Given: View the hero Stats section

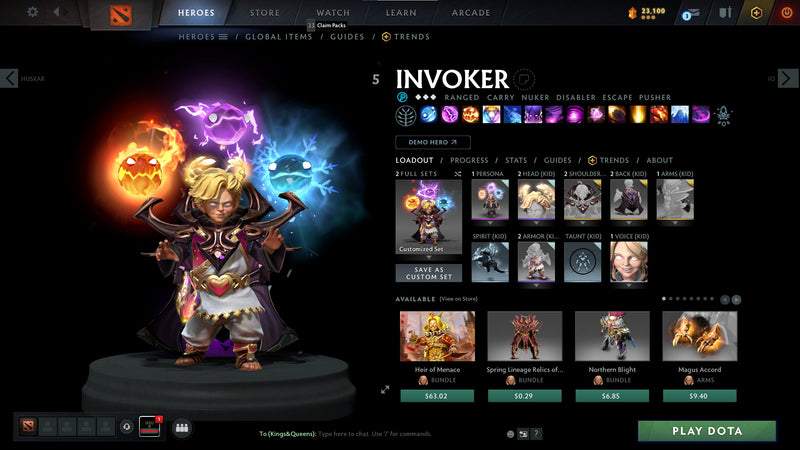Looking at the screenshot, I should pyautogui.click(x=516, y=160).
